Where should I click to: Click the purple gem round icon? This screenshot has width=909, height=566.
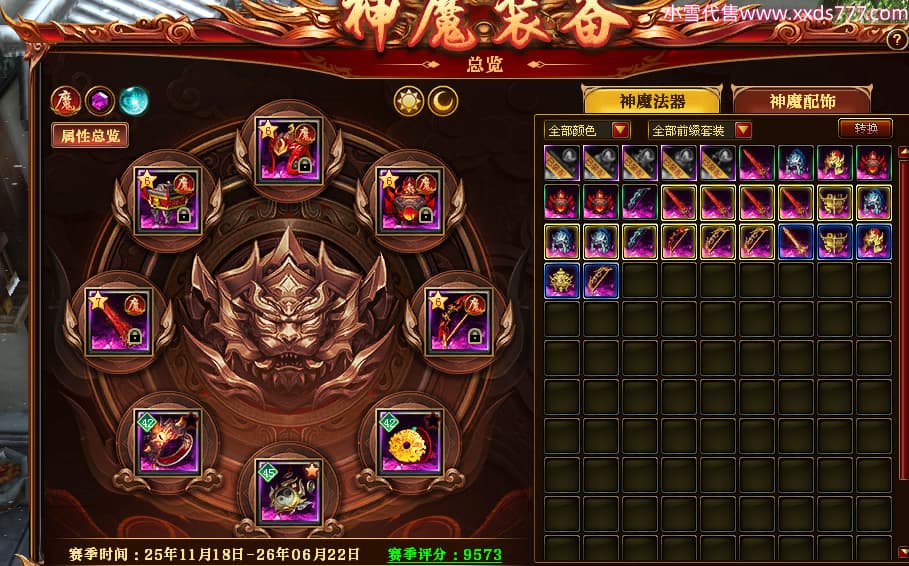(99, 101)
